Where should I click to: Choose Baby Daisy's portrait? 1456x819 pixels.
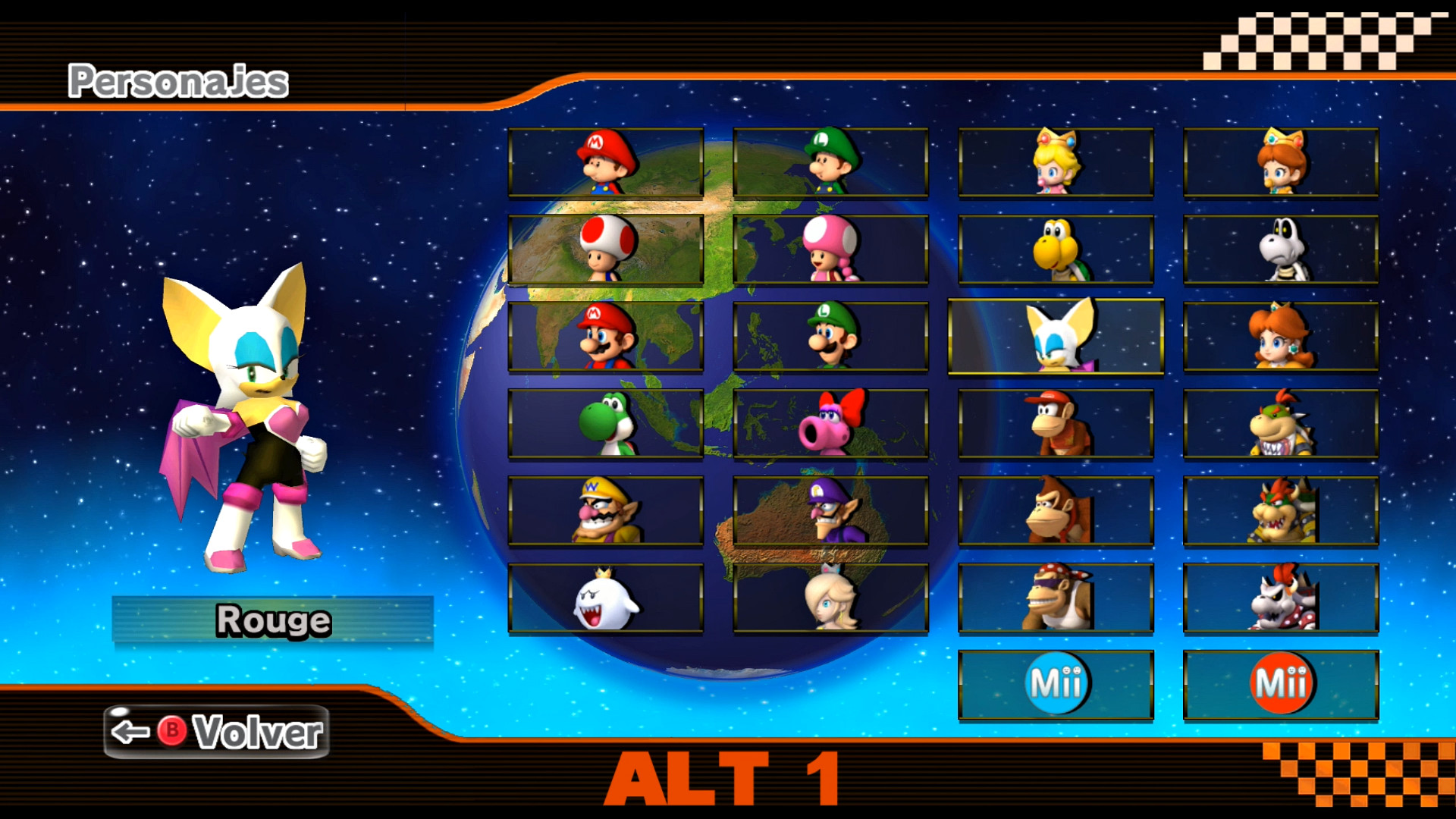click(1279, 163)
